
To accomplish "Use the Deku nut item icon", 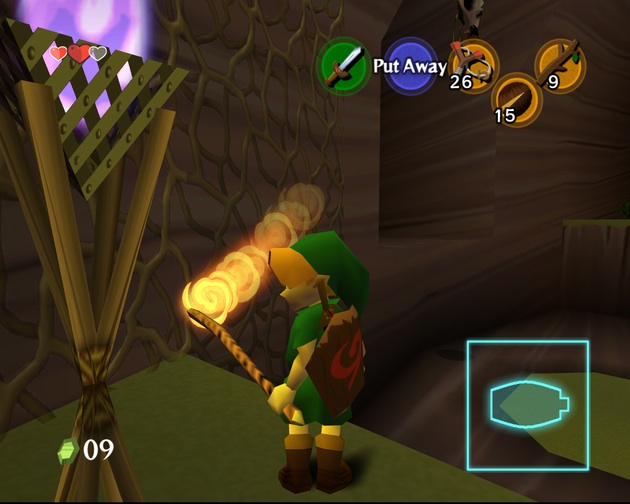I will click(517, 98).
